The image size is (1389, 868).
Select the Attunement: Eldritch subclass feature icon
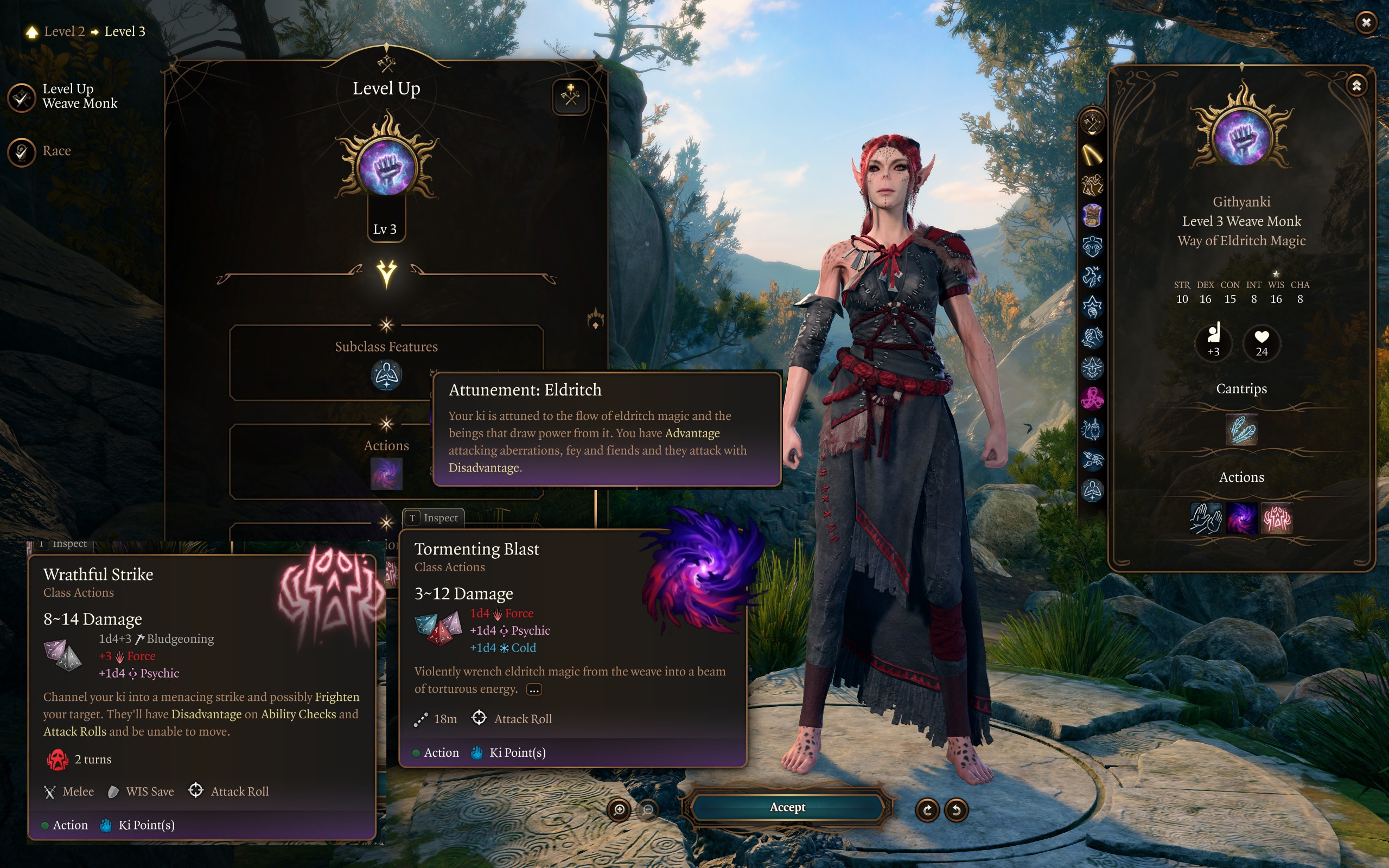point(386,375)
